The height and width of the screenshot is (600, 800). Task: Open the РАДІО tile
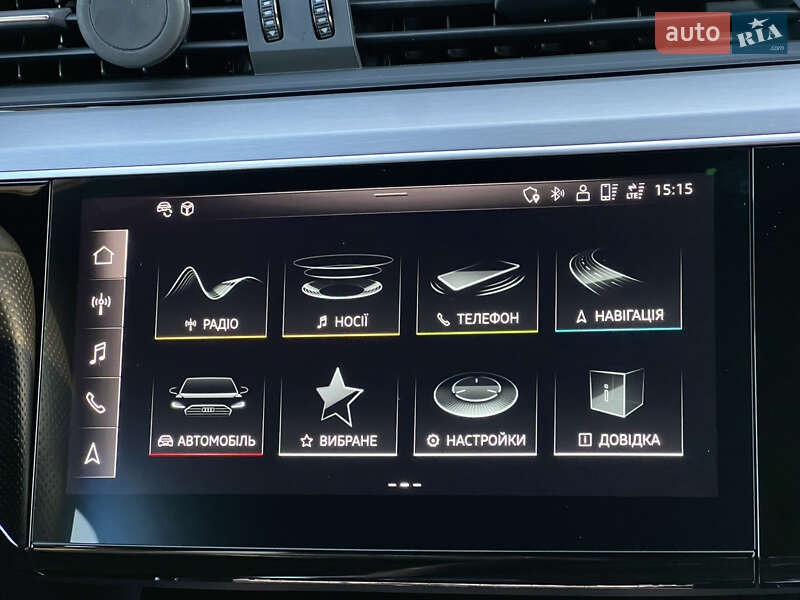coord(212,298)
